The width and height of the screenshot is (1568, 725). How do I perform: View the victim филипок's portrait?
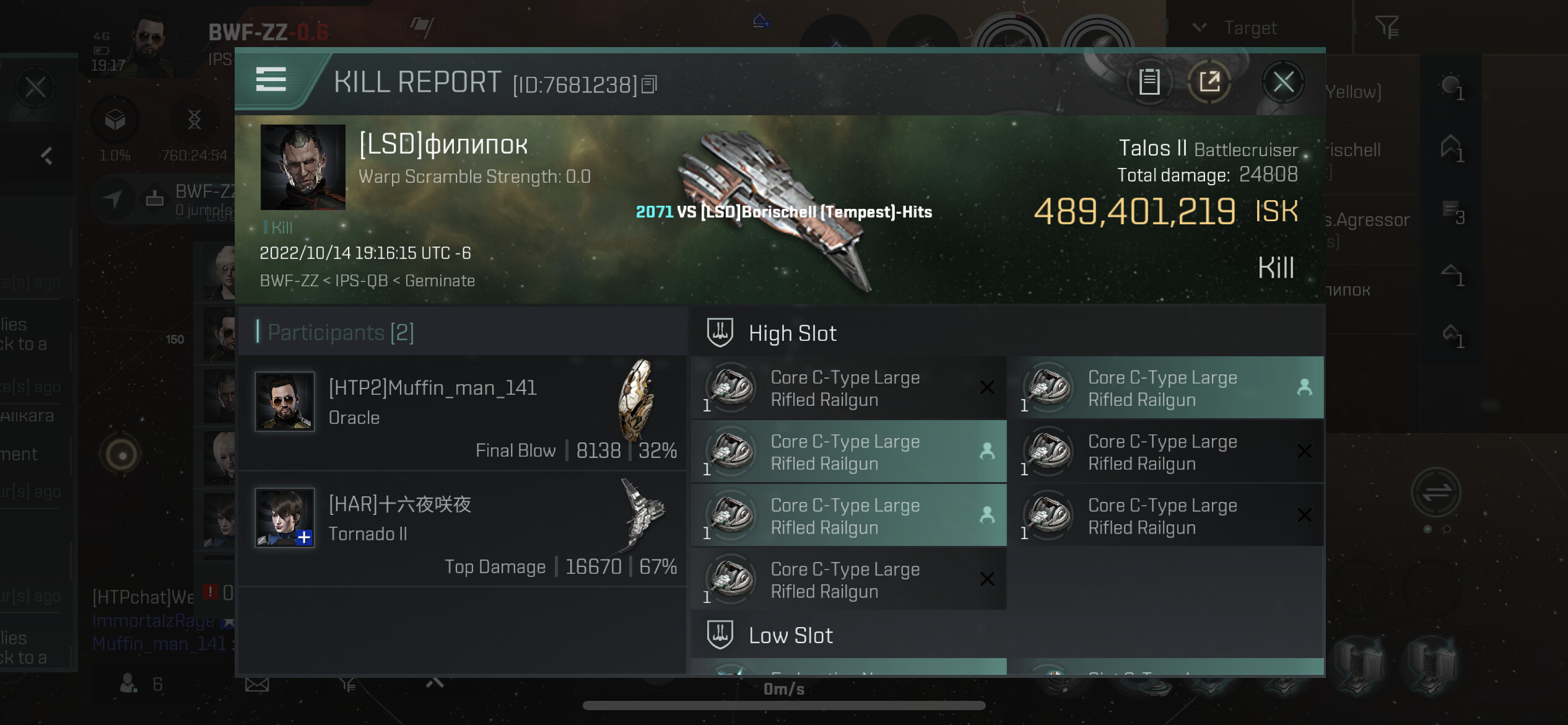click(303, 167)
